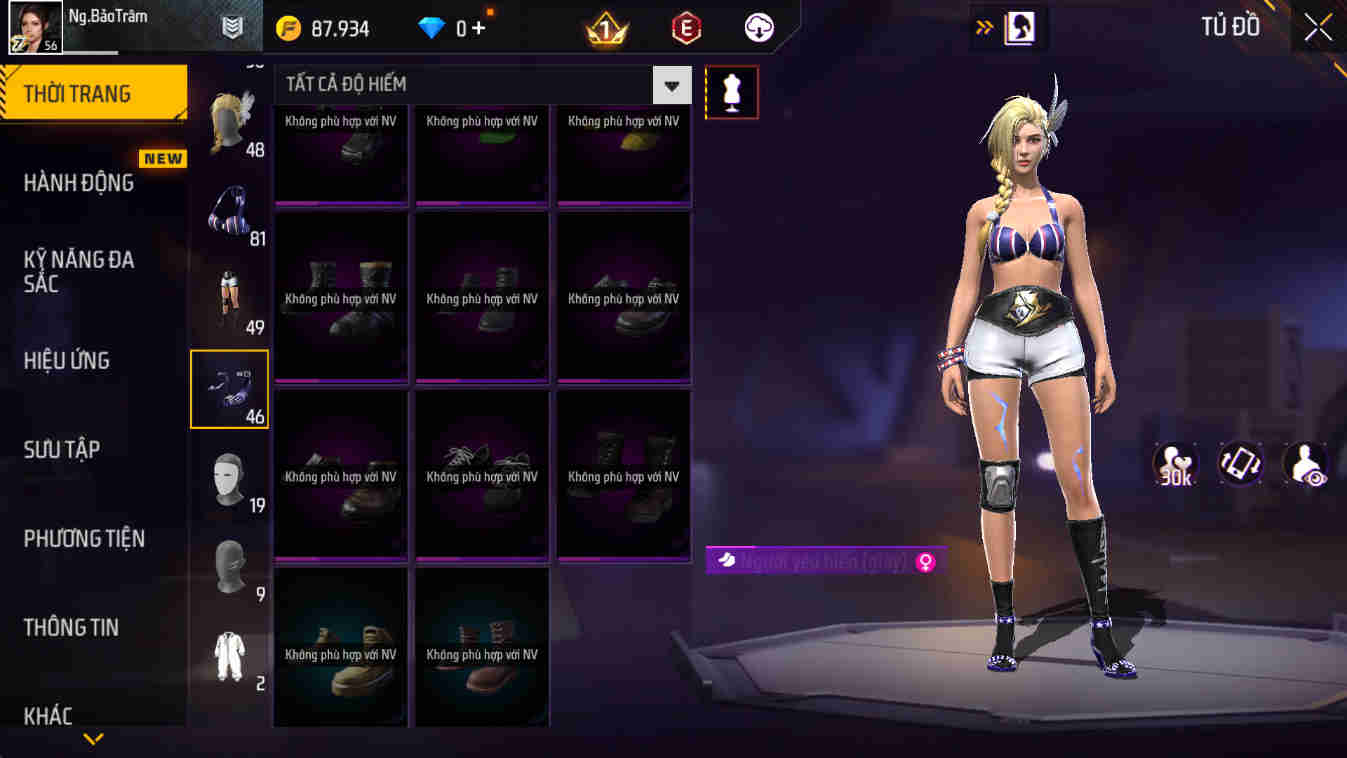Click the 30k likes character icon
This screenshot has height=758, width=1347.
pos(1176,463)
